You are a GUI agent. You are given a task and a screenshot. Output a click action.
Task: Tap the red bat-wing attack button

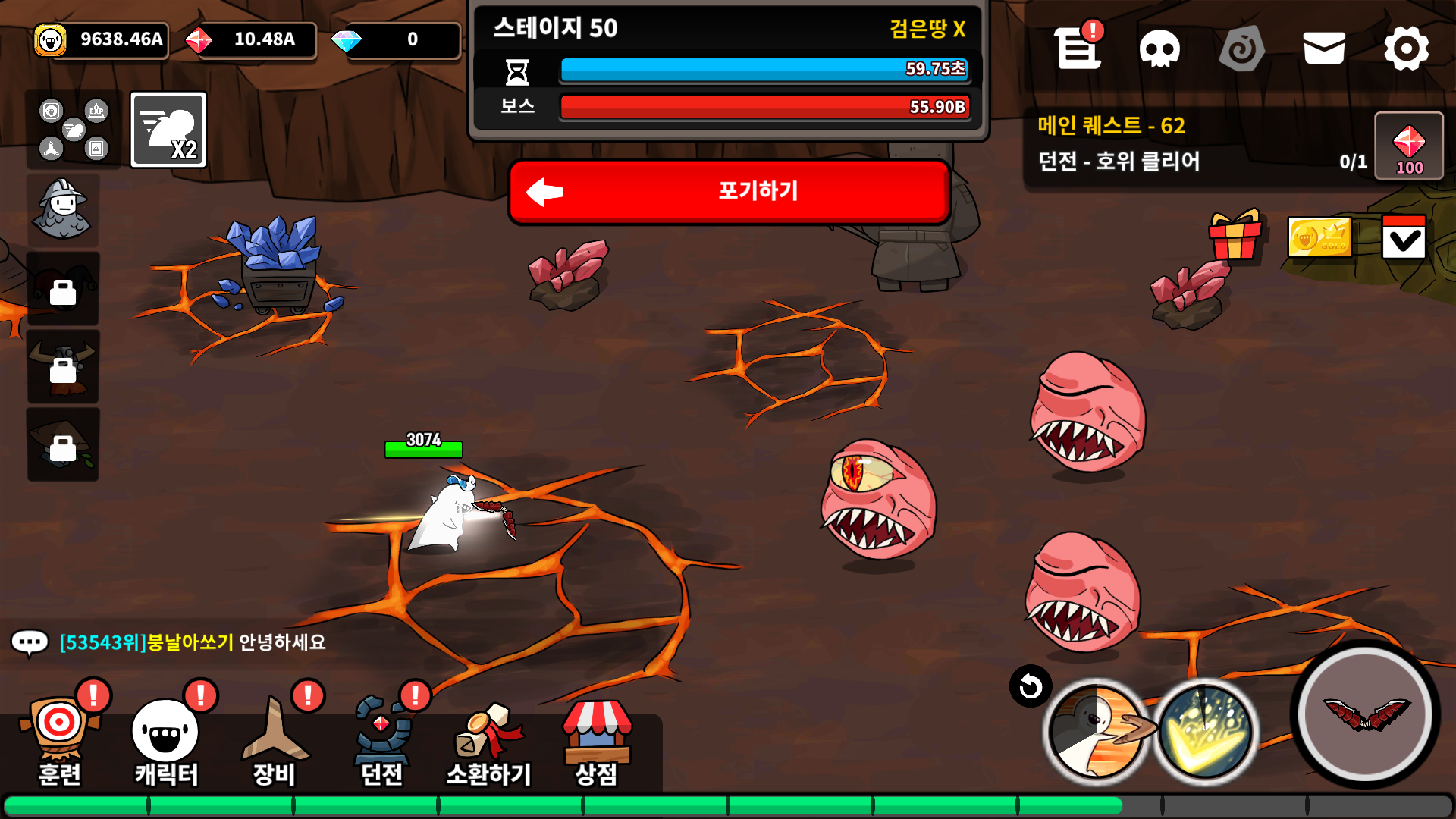(x=1366, y=714)
